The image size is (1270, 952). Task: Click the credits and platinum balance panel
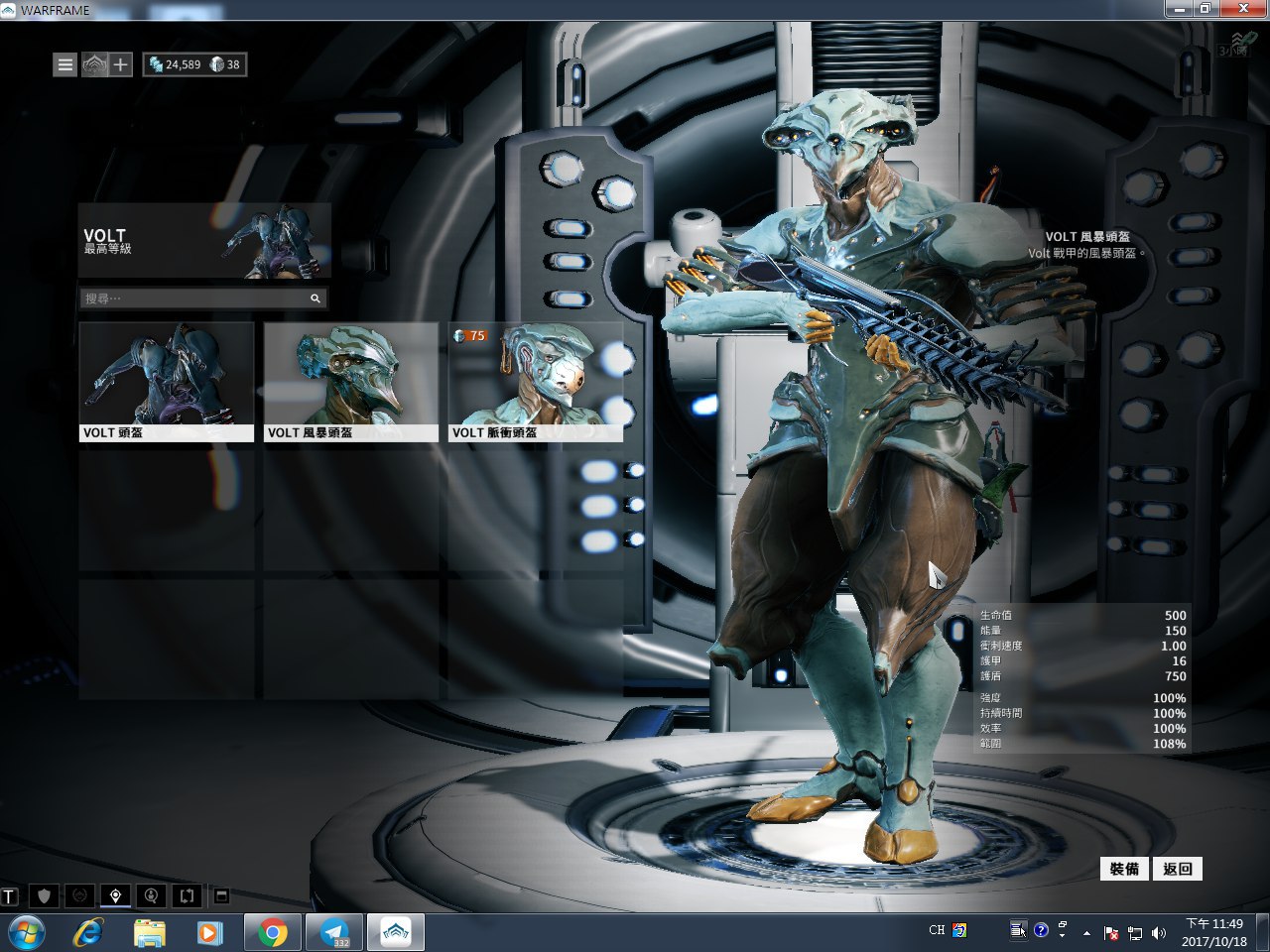(x=194, y=65)
